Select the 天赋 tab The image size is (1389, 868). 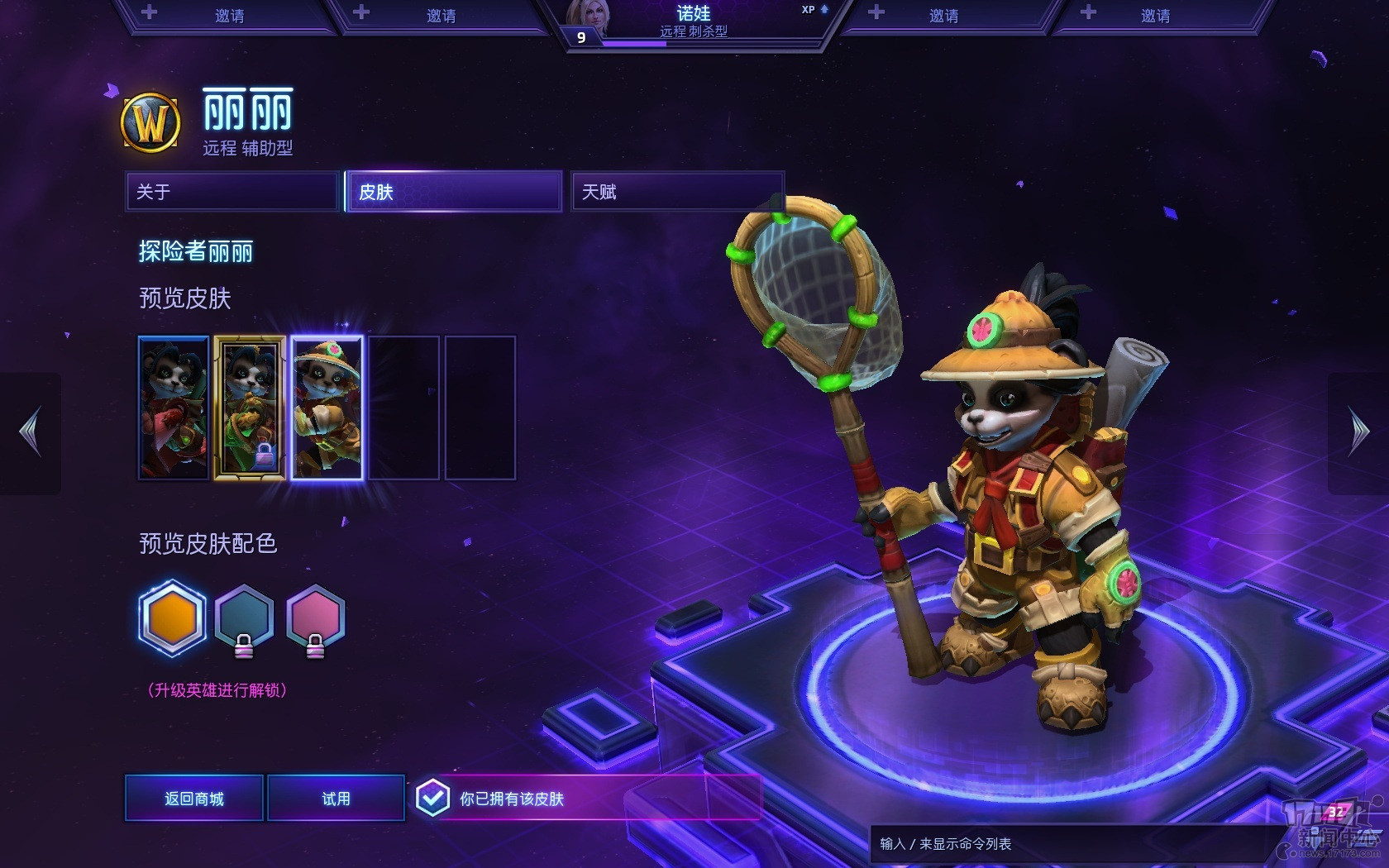point(677,192)
